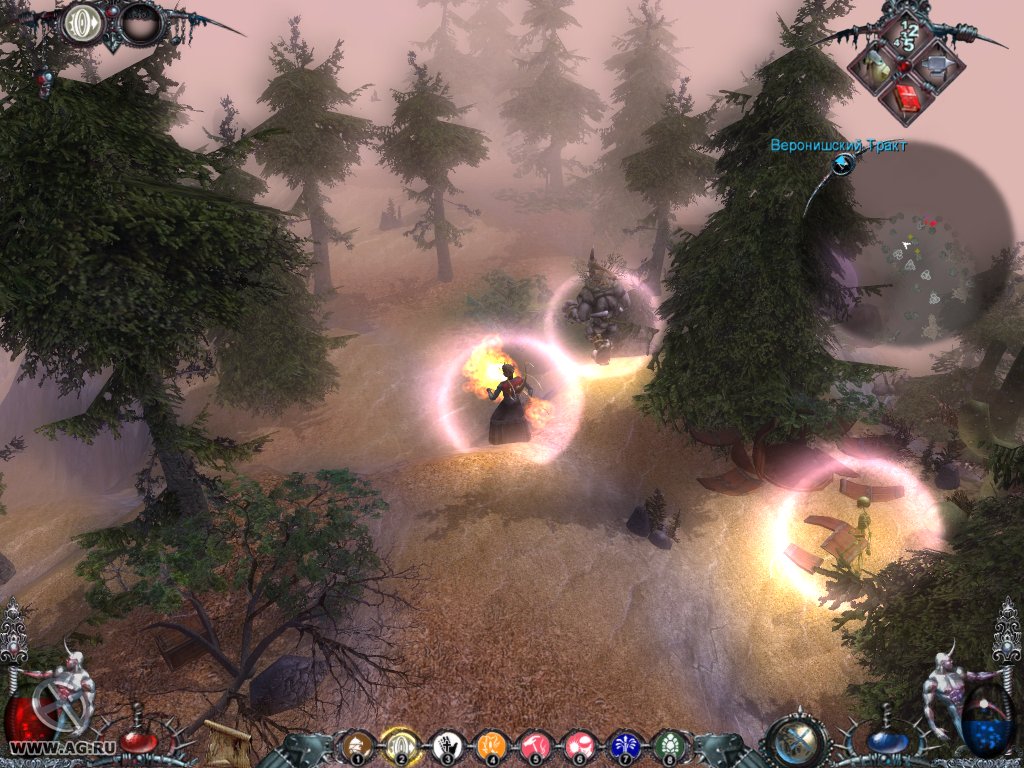Open the armor equipment panel
This screenshot has width=1024, height=768.
875,67
